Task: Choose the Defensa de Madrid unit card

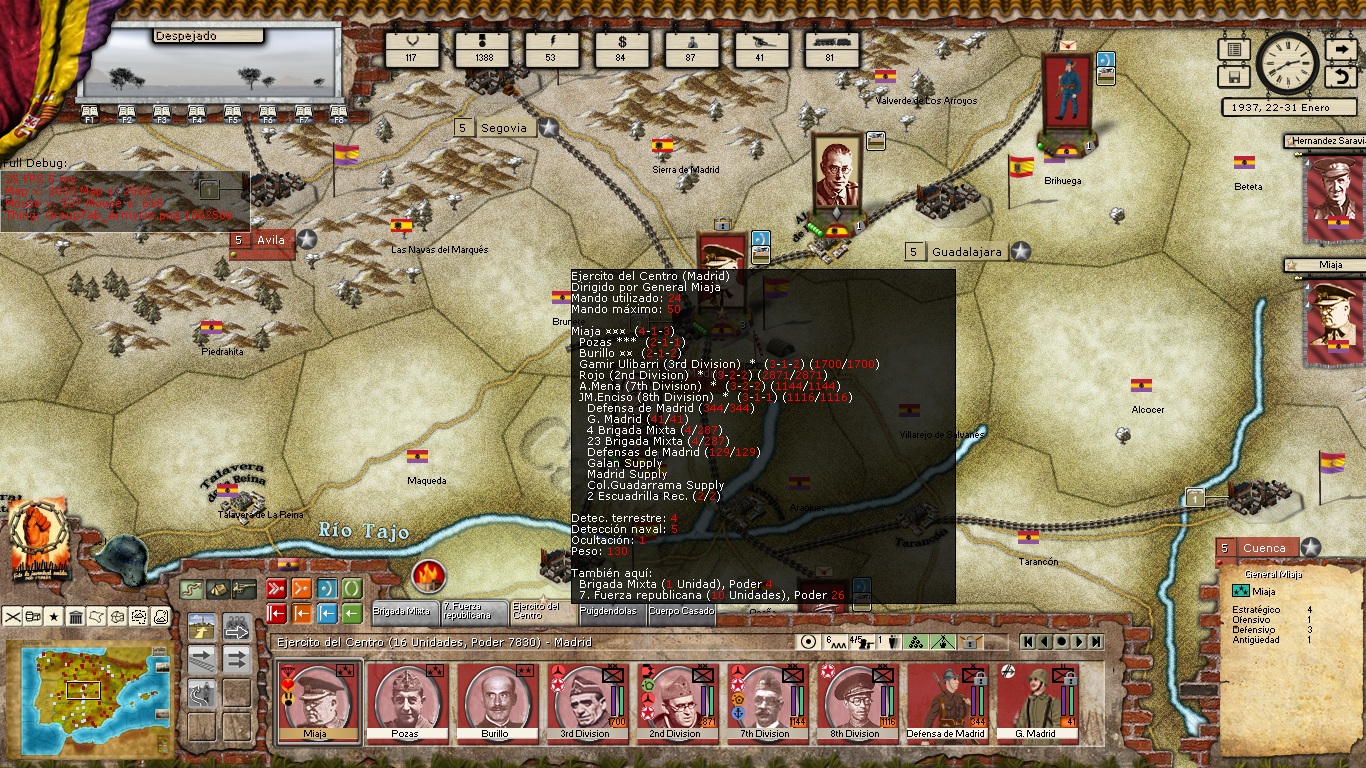Action: [x=945, y=701]
